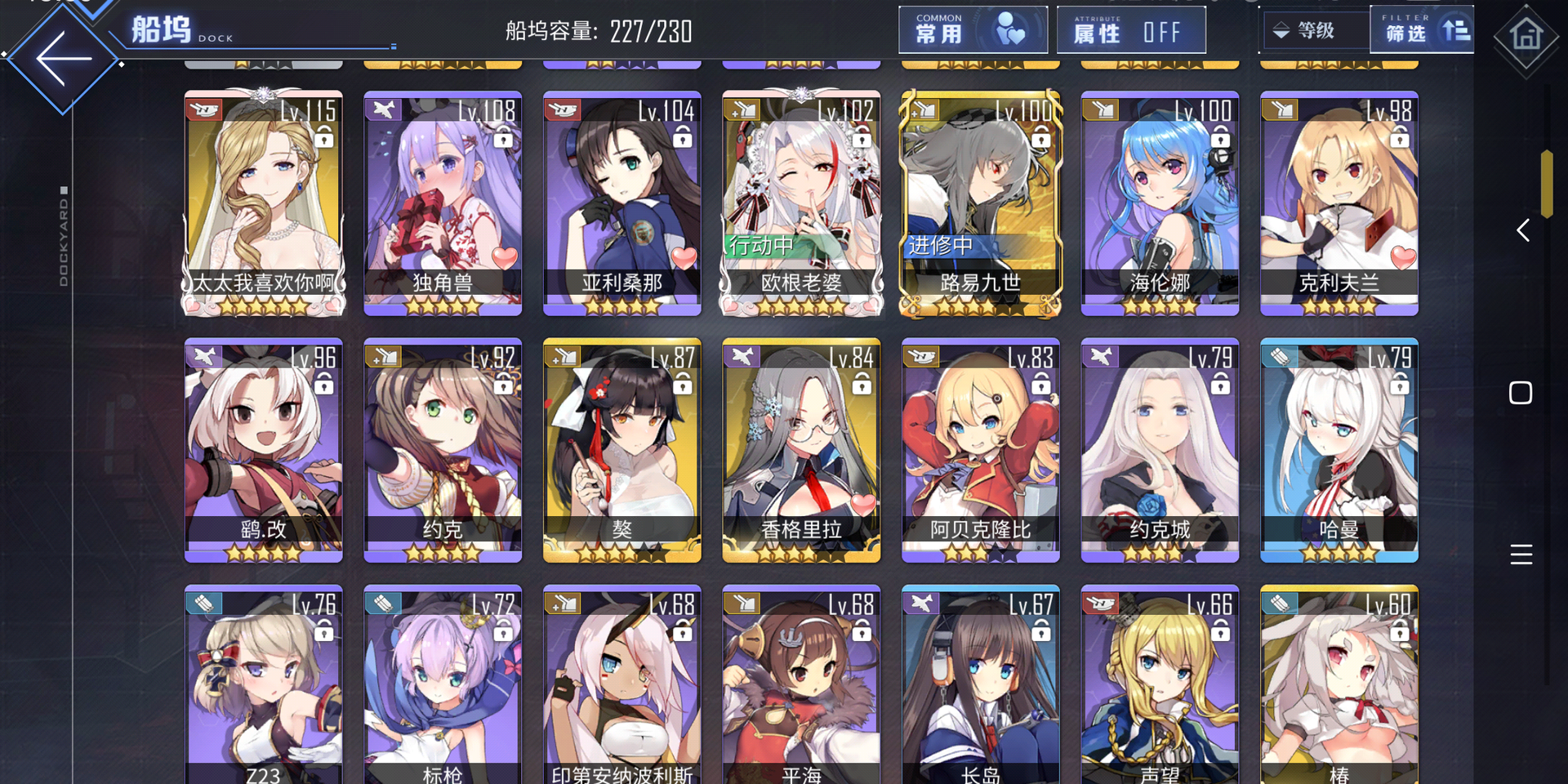Viewport: 1568px width, 784px height.
Task: Select the 哈曼 ship card
Action: point(1339,450)
